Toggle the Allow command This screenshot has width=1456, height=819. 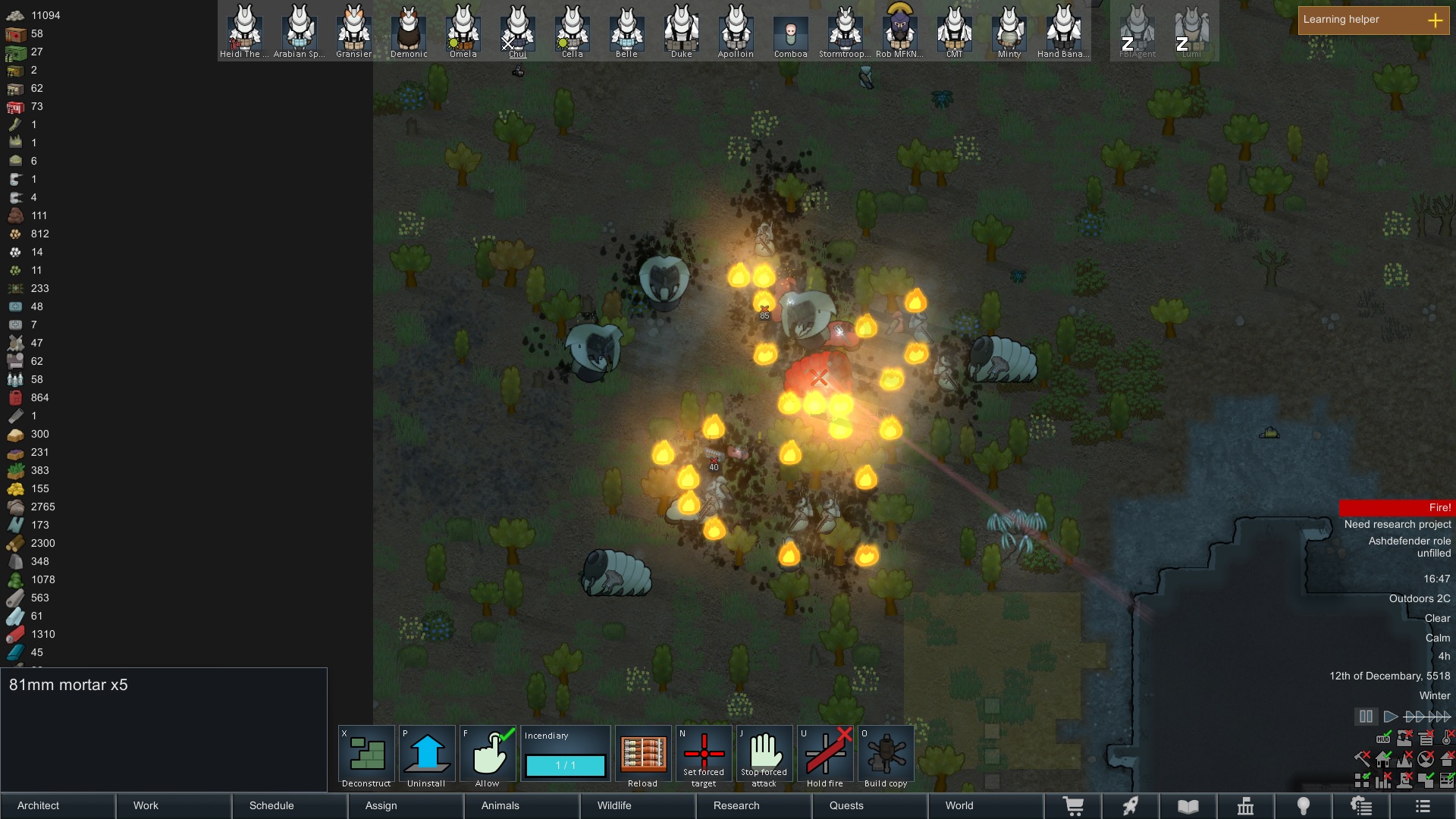tap(488, 755)
